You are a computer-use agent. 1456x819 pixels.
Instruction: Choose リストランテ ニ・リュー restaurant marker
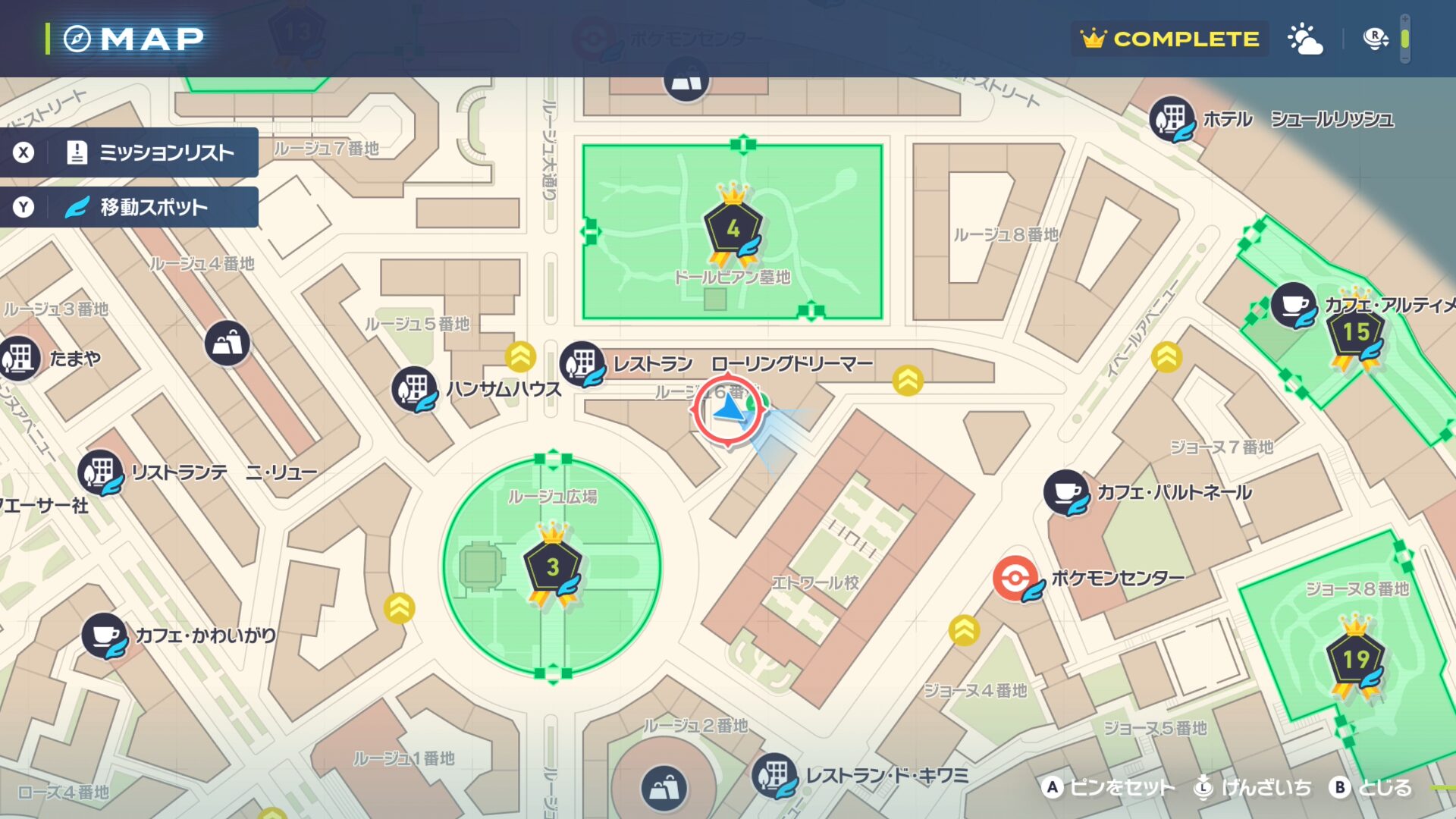100,472
